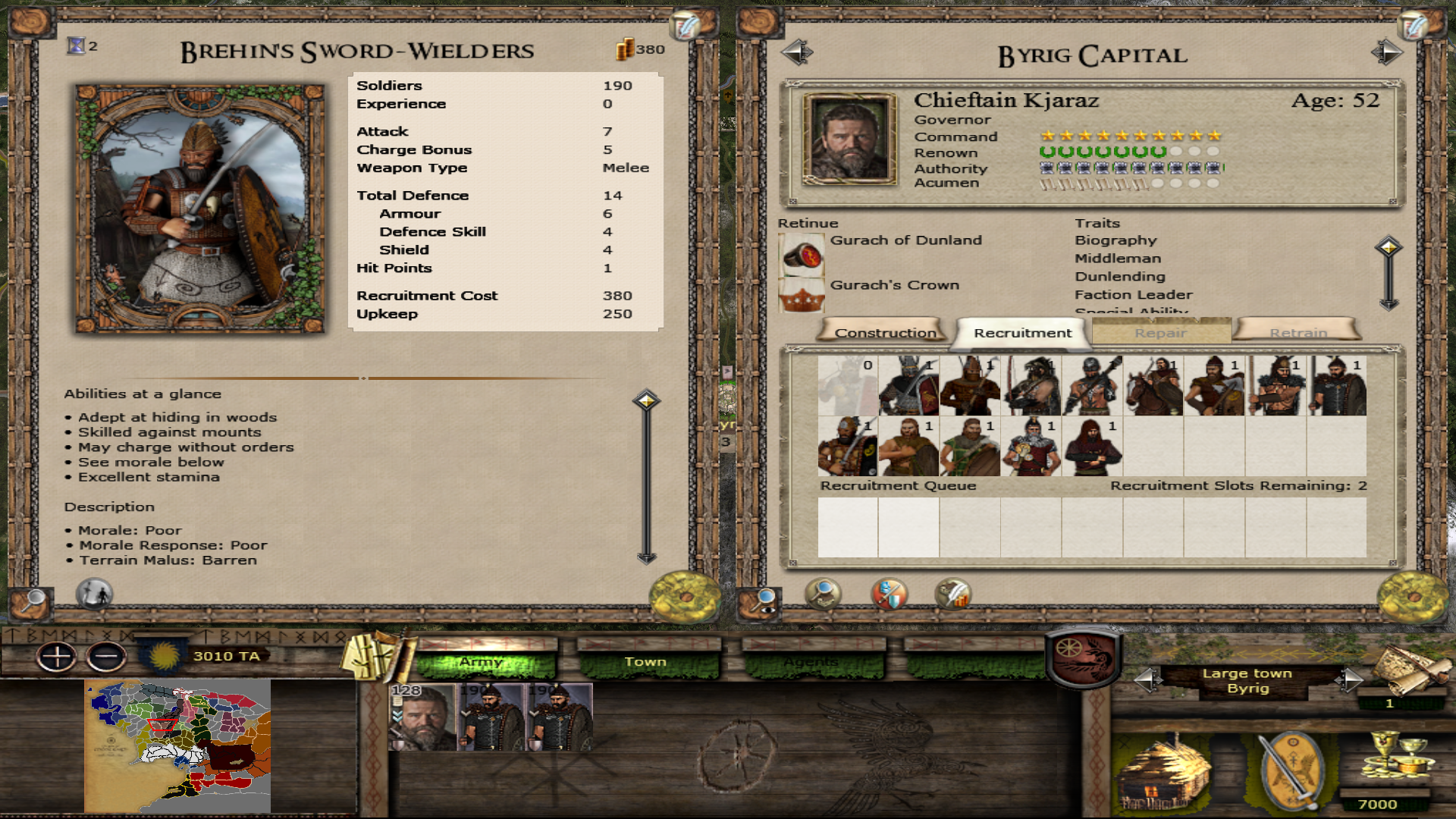Select the general's unit card in army
The width and height of the screenshot is (1456, 819).
tap(422, 717)
